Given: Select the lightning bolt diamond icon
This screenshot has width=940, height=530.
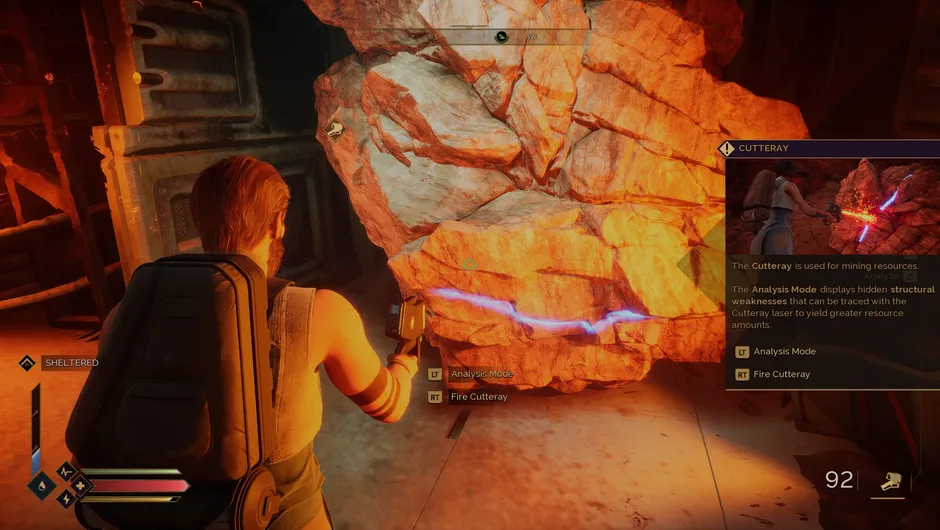Looking at the screenshot, I should (x=66, y=499).
